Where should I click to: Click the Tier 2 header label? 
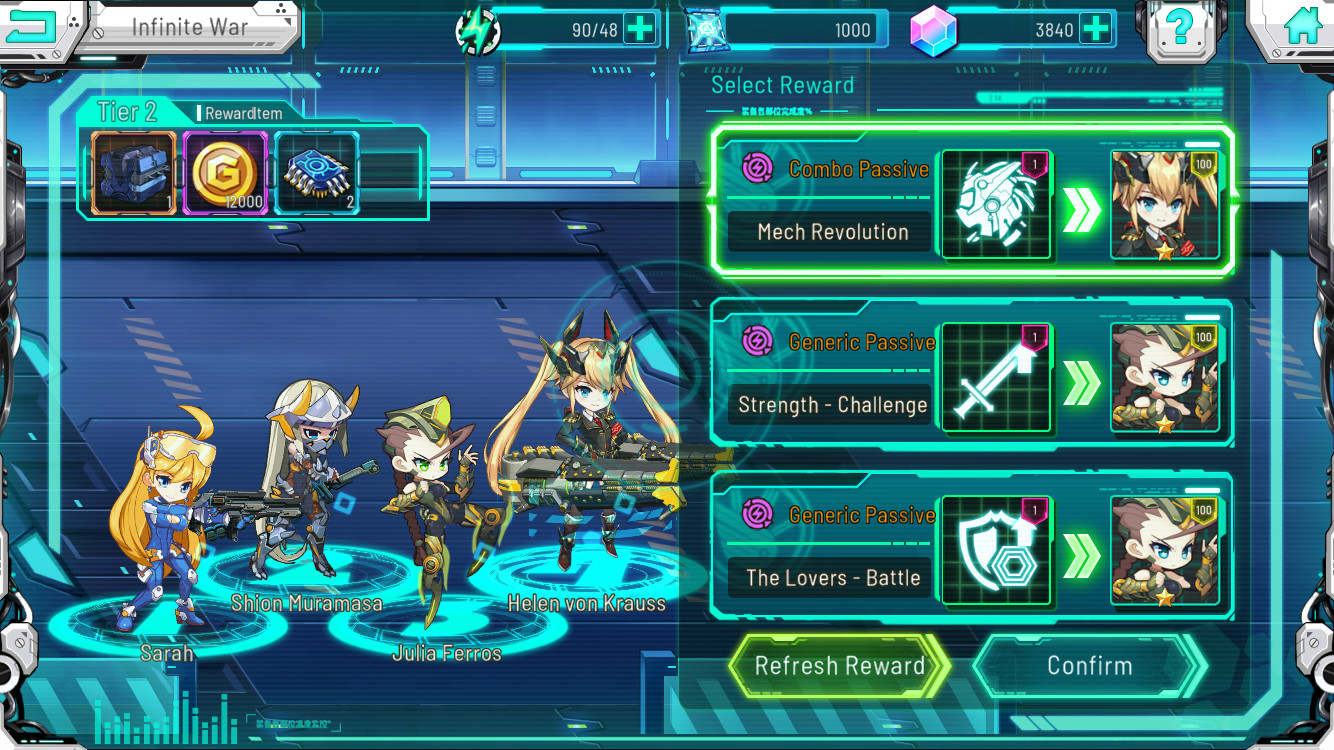pos(127,111)
